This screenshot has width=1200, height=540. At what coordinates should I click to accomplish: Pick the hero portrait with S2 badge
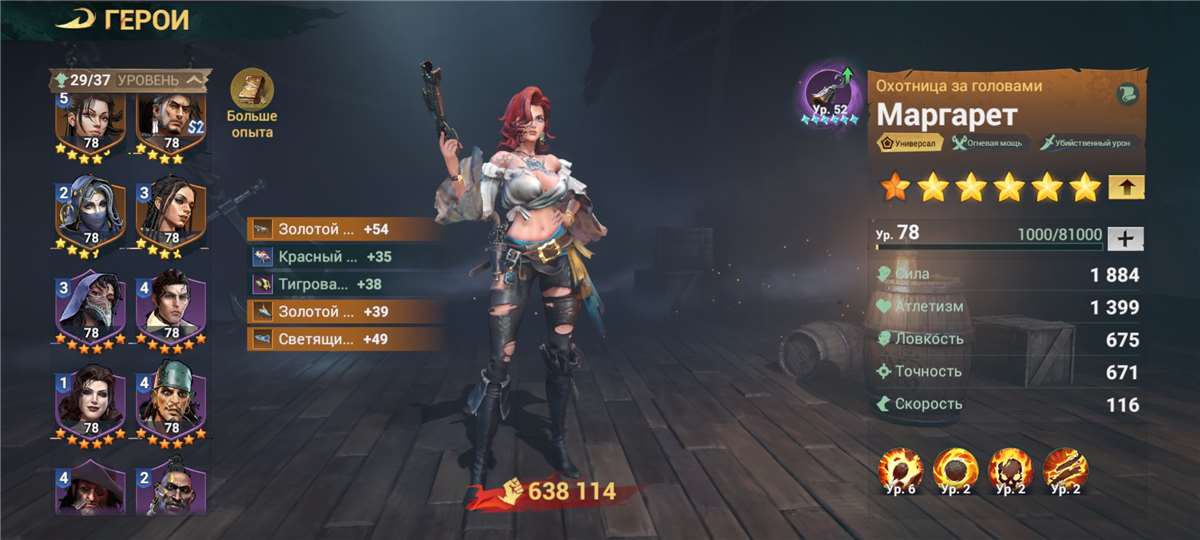(x=170, y=122)
